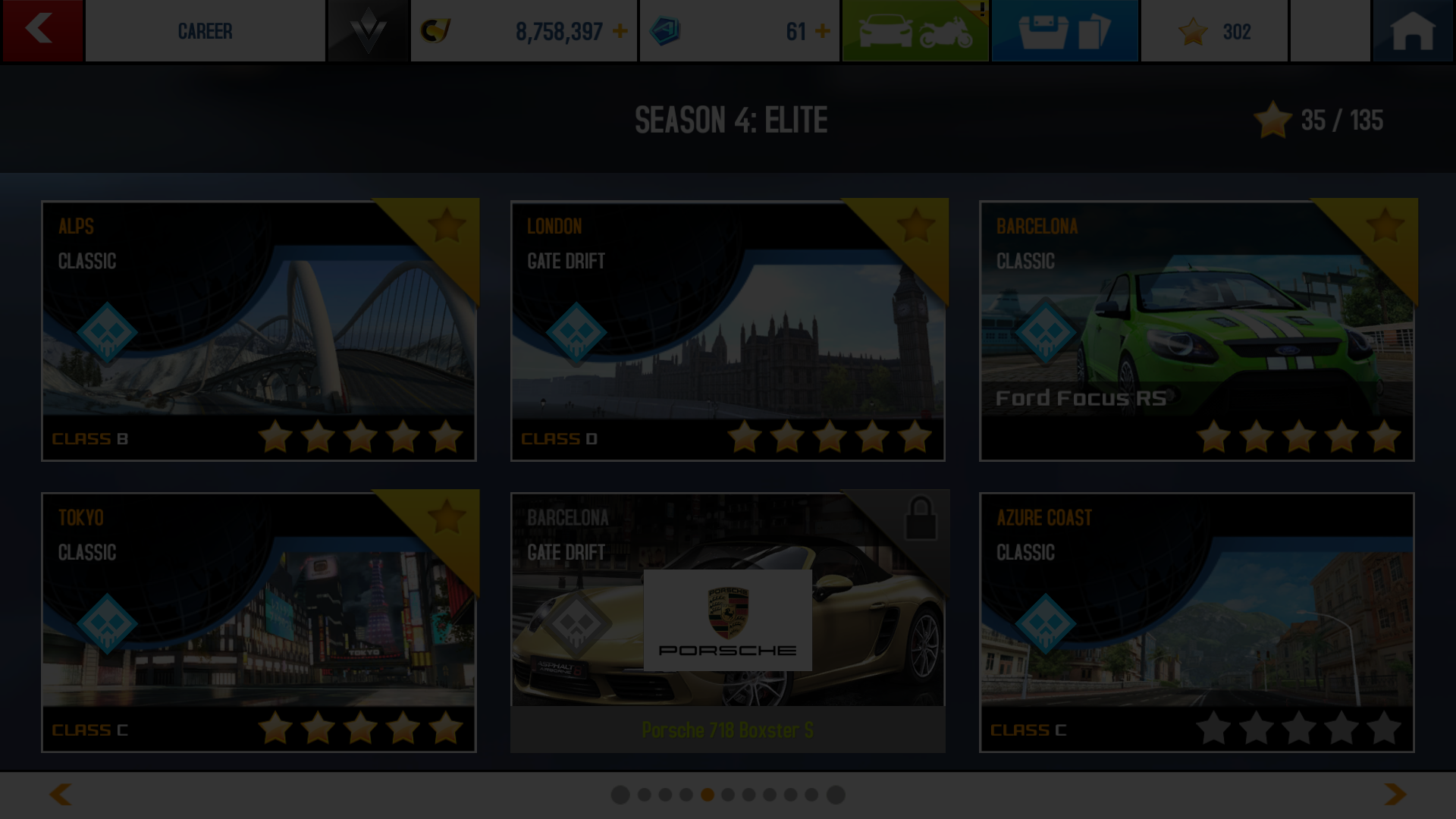Open the card packs icon
This screenshot has width=1456, height=819.
(1064, 31)
